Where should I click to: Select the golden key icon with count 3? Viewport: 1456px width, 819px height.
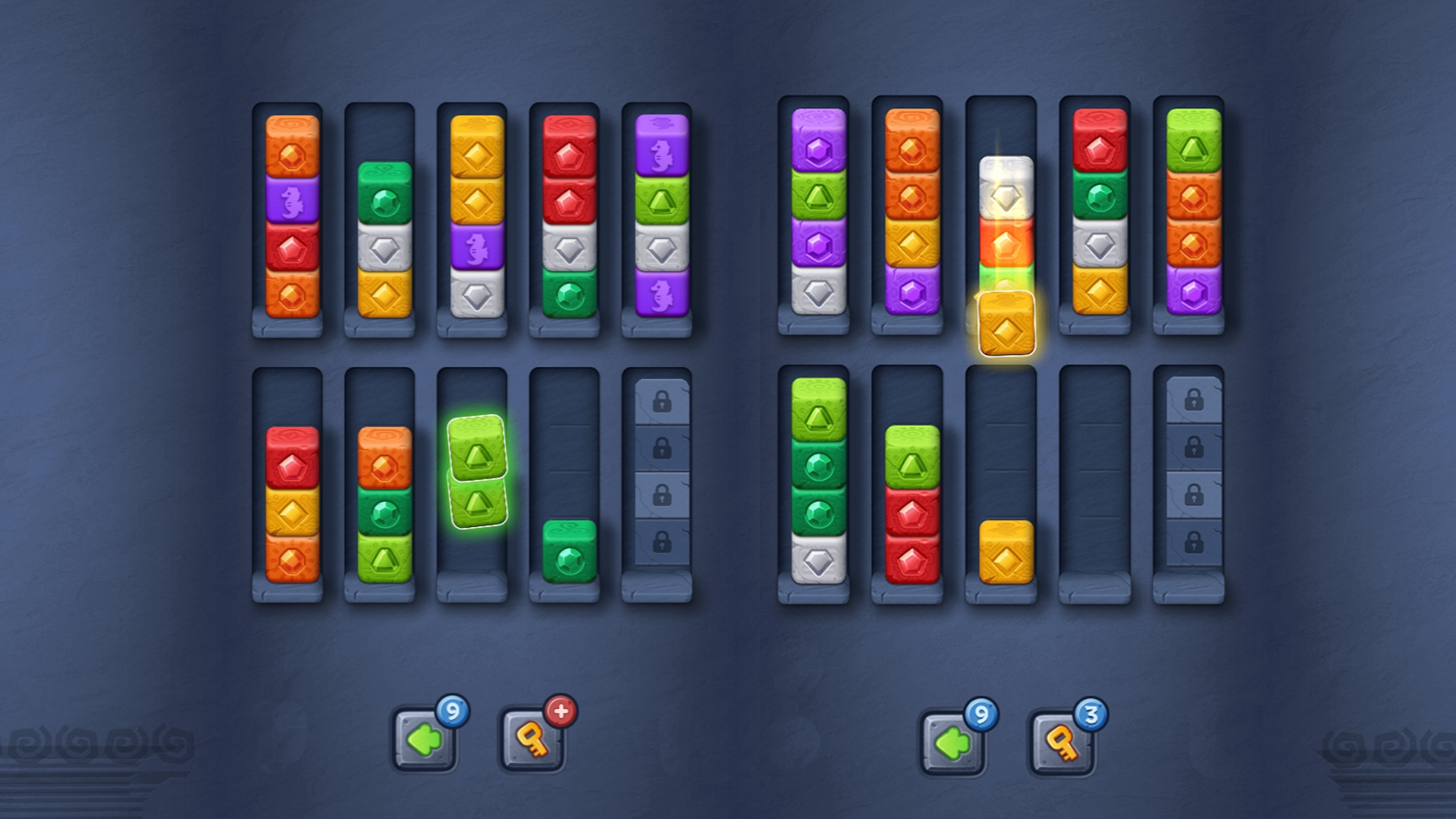1060,742
